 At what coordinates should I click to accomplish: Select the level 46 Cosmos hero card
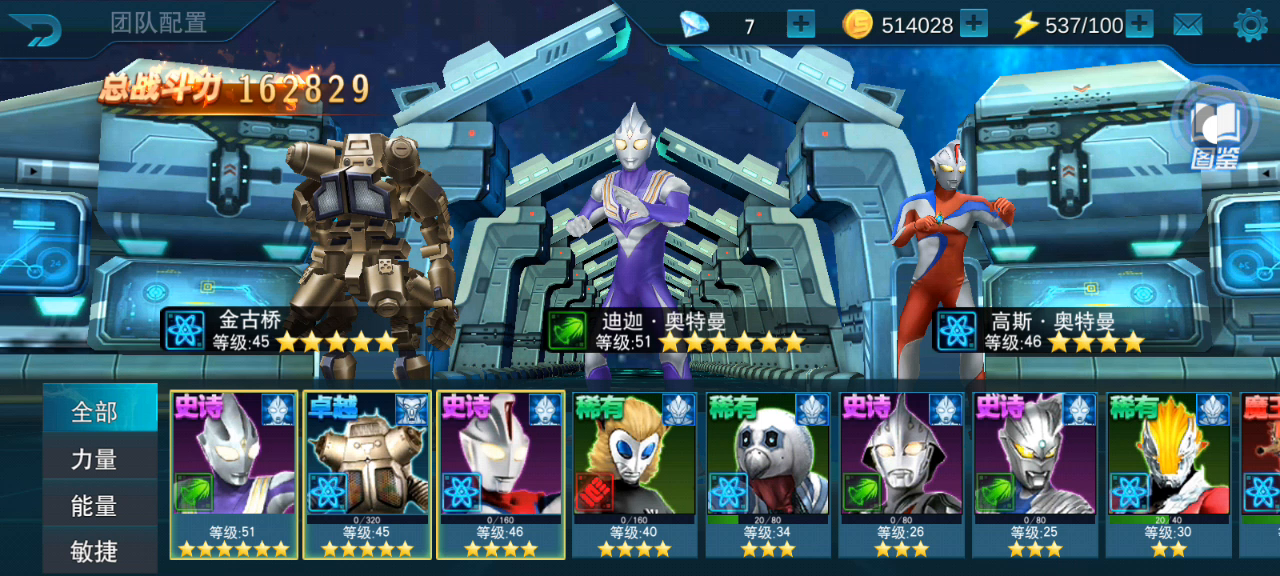tap(501, 474)
